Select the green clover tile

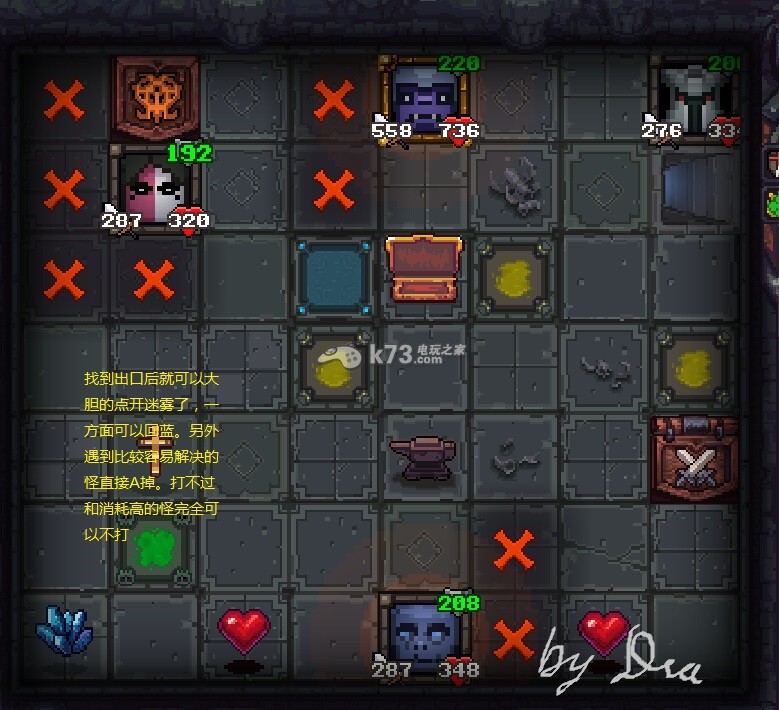point(153,549)
